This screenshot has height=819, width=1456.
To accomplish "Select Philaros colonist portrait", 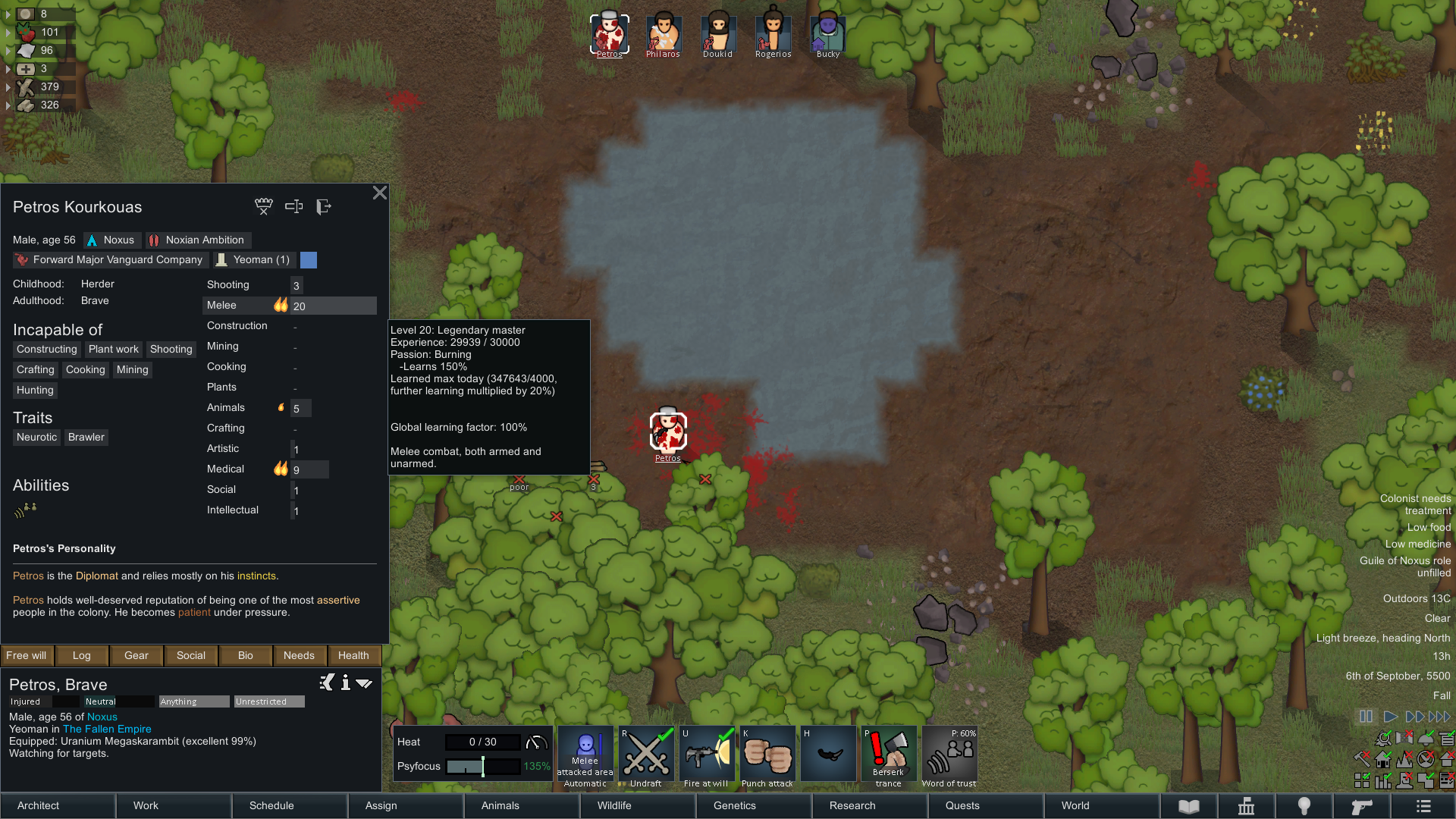I will point(664,34).
